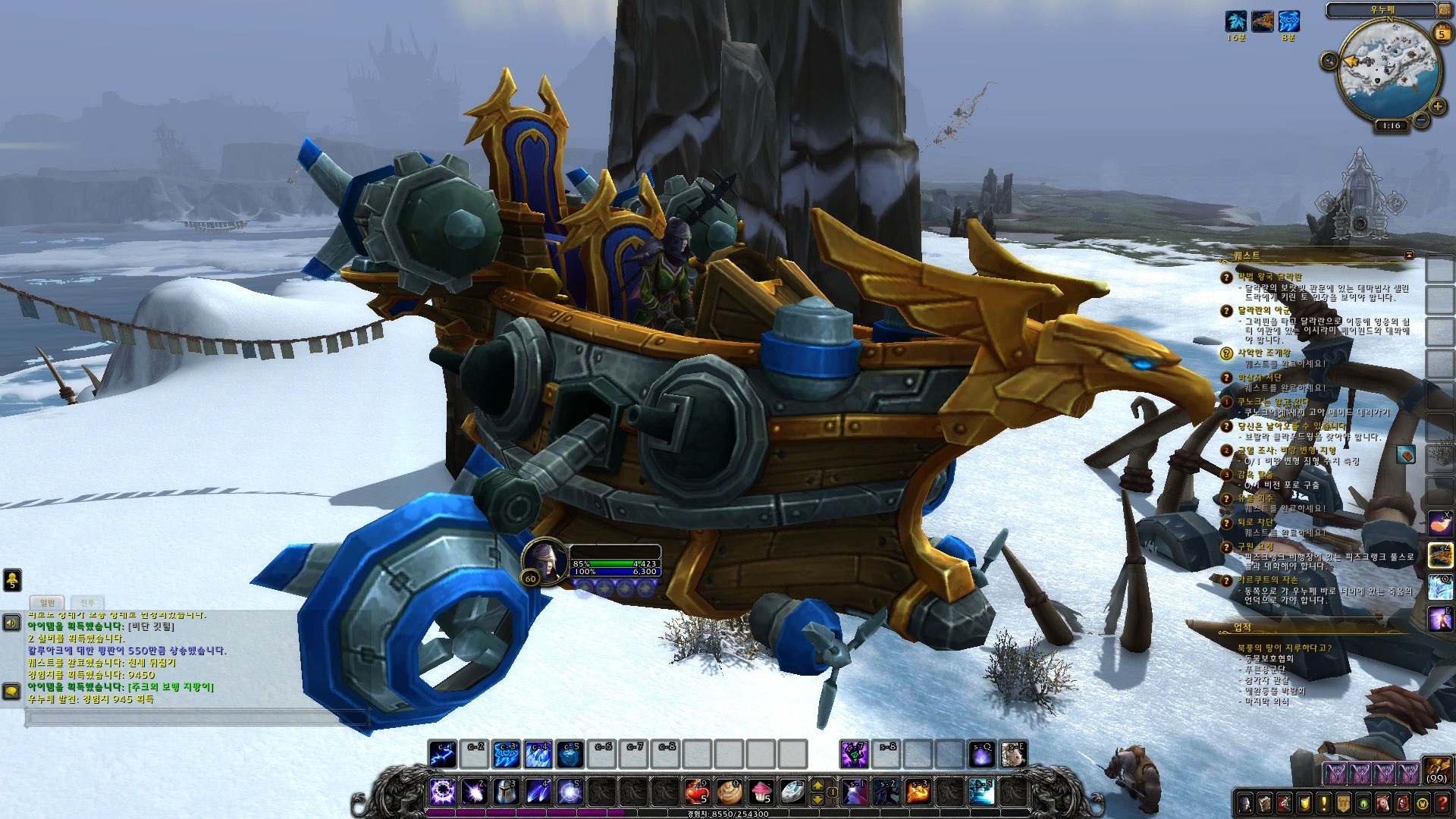
Task: Eat the pink cupcake food item
Action: (762, 792)
